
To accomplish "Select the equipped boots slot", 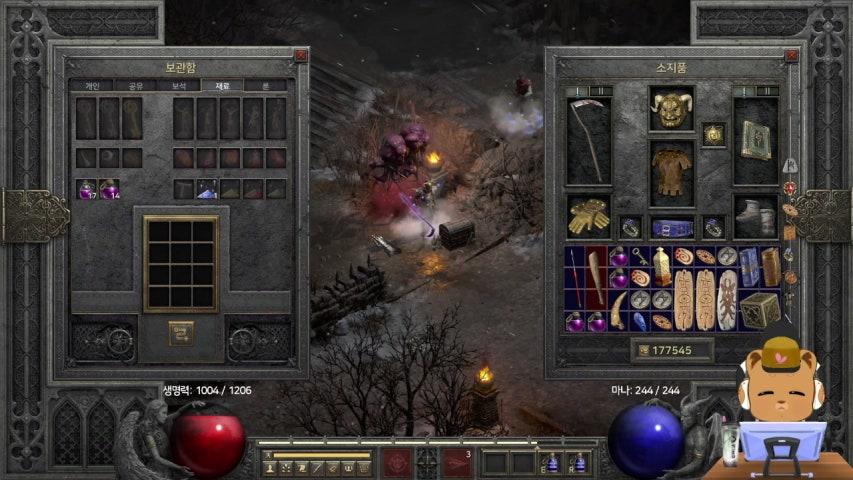I will coord(755,215).
